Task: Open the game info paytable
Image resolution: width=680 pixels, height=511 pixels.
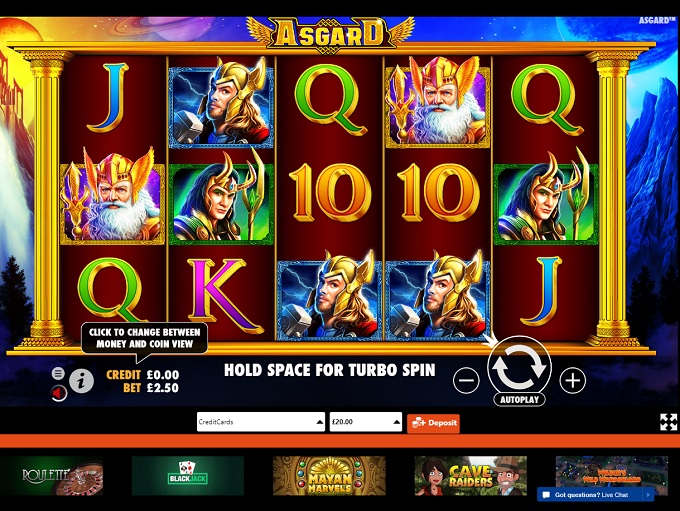Action: click(81, 380)
